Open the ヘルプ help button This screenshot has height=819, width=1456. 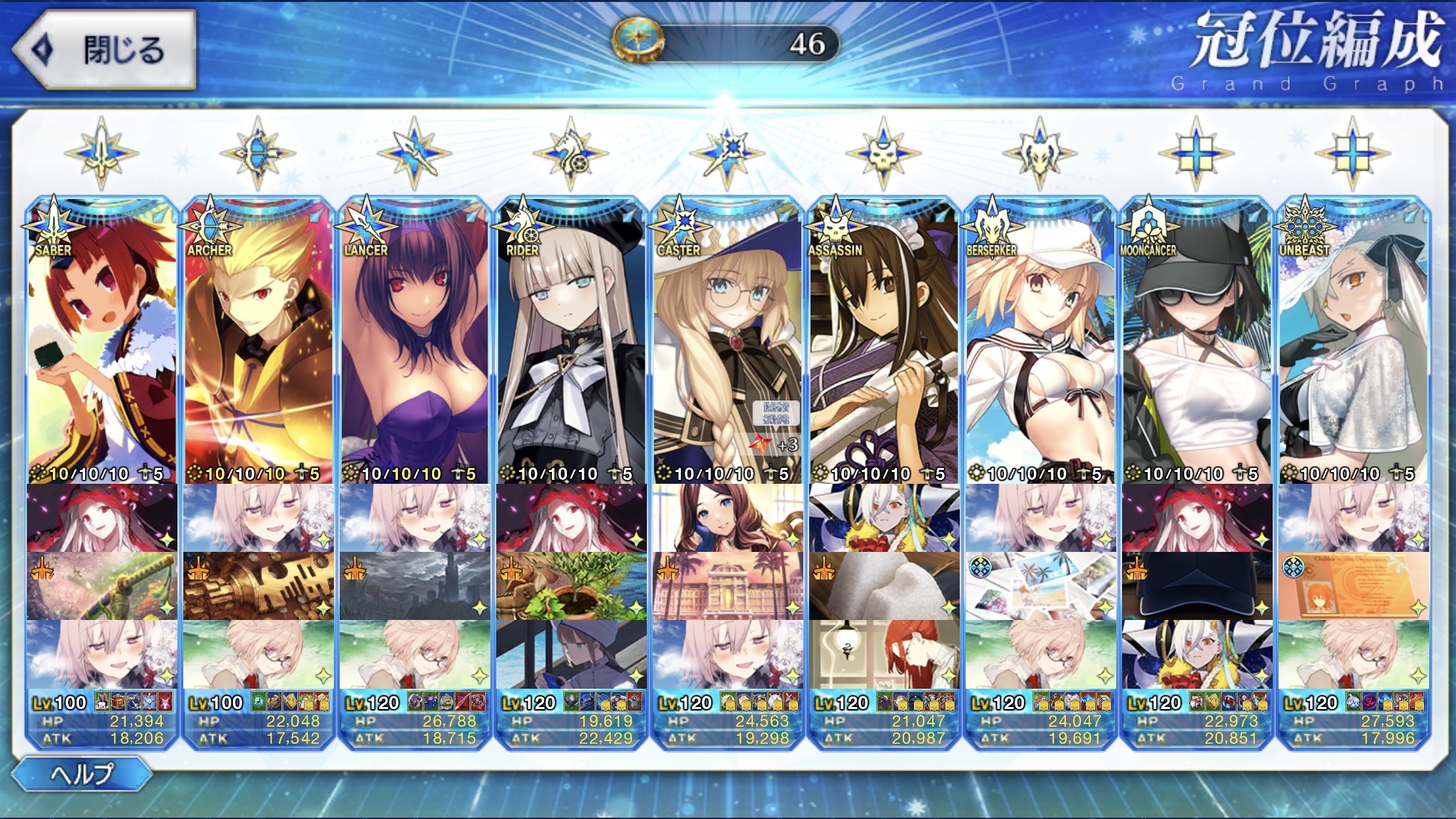82,774
